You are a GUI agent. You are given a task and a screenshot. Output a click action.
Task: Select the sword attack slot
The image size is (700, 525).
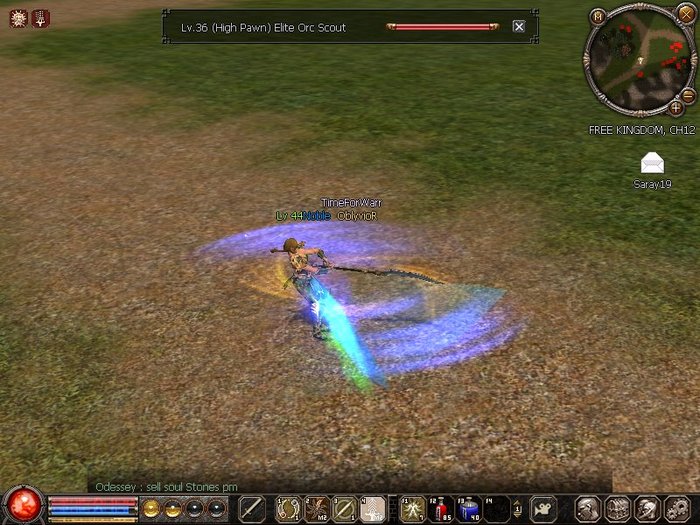coord(252,509)
